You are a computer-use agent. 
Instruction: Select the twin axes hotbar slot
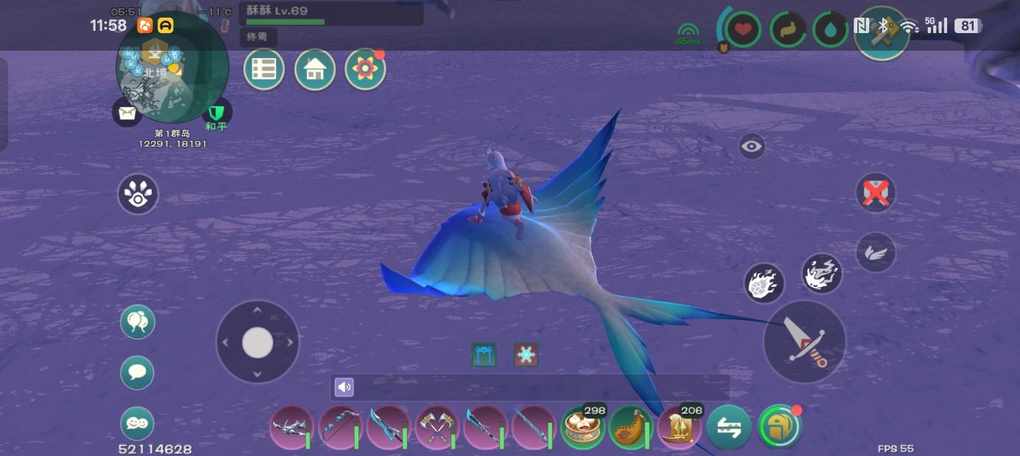click(x=436, y=428)
